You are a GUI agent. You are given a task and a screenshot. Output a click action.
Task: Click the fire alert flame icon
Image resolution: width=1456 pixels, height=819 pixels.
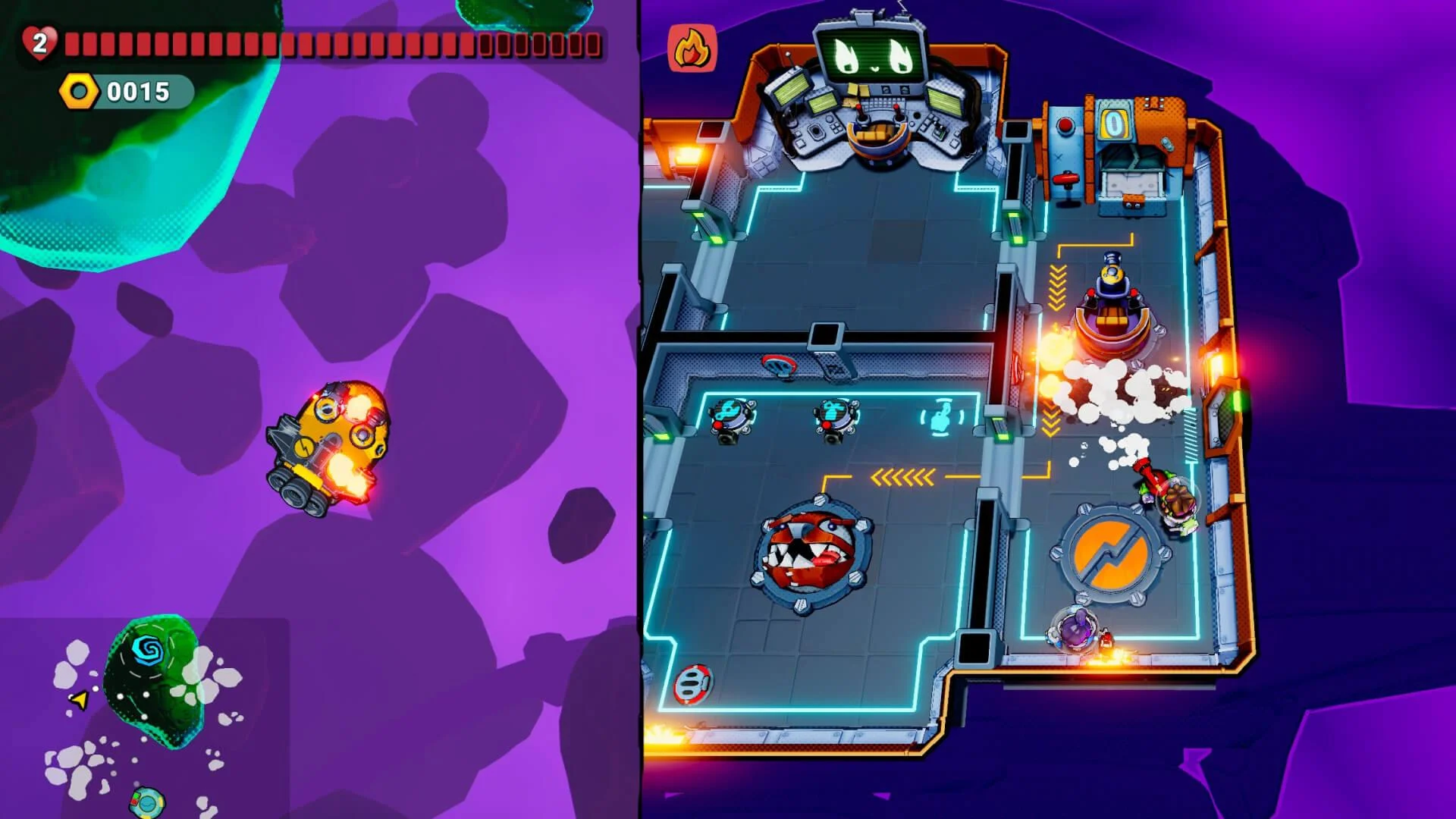(692, 49)
